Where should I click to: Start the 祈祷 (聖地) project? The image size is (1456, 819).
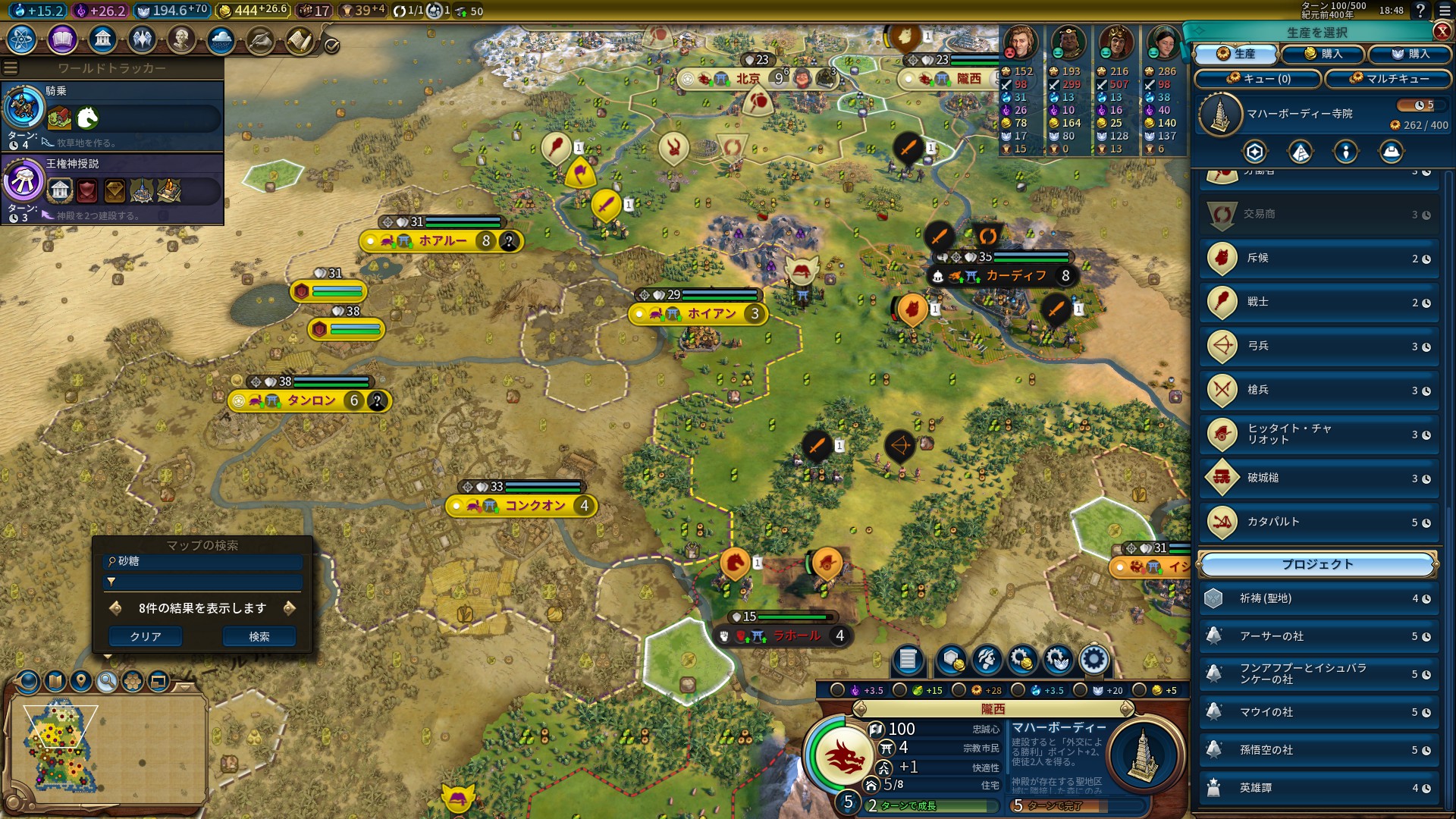click(1319, 599)
